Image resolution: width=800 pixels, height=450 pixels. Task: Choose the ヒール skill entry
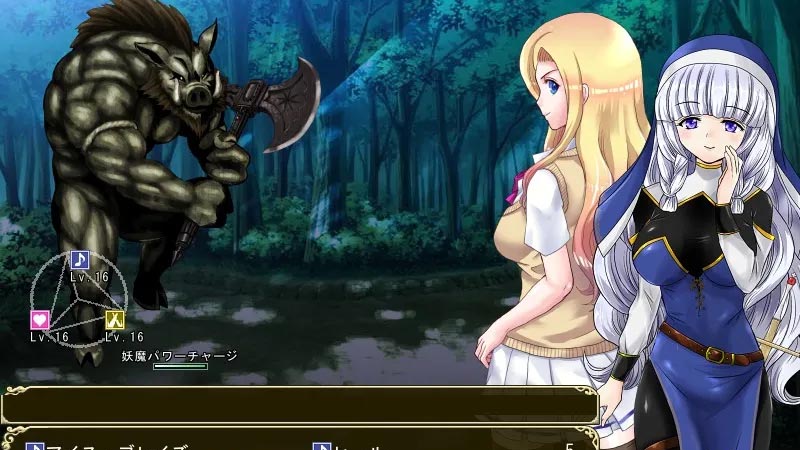[350, 445]
